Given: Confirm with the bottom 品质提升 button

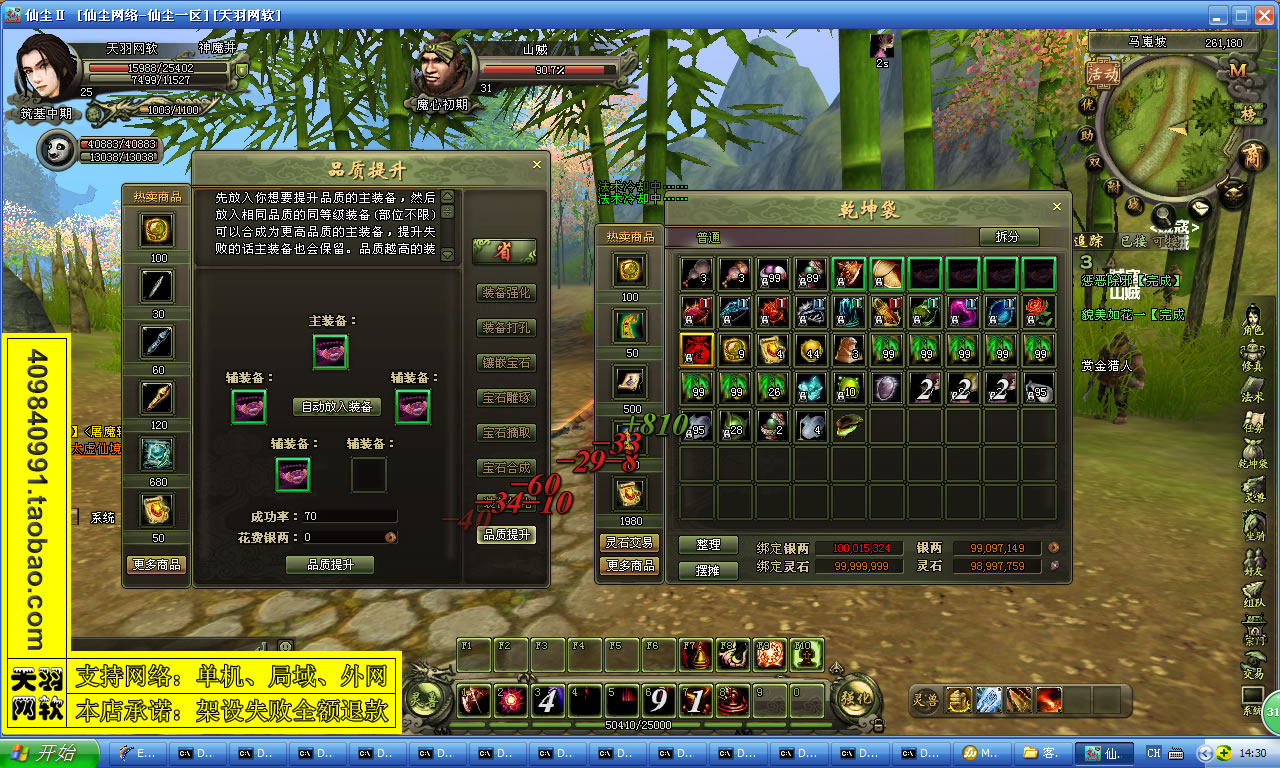Looking at the screenshot, I should coord(329,565).
